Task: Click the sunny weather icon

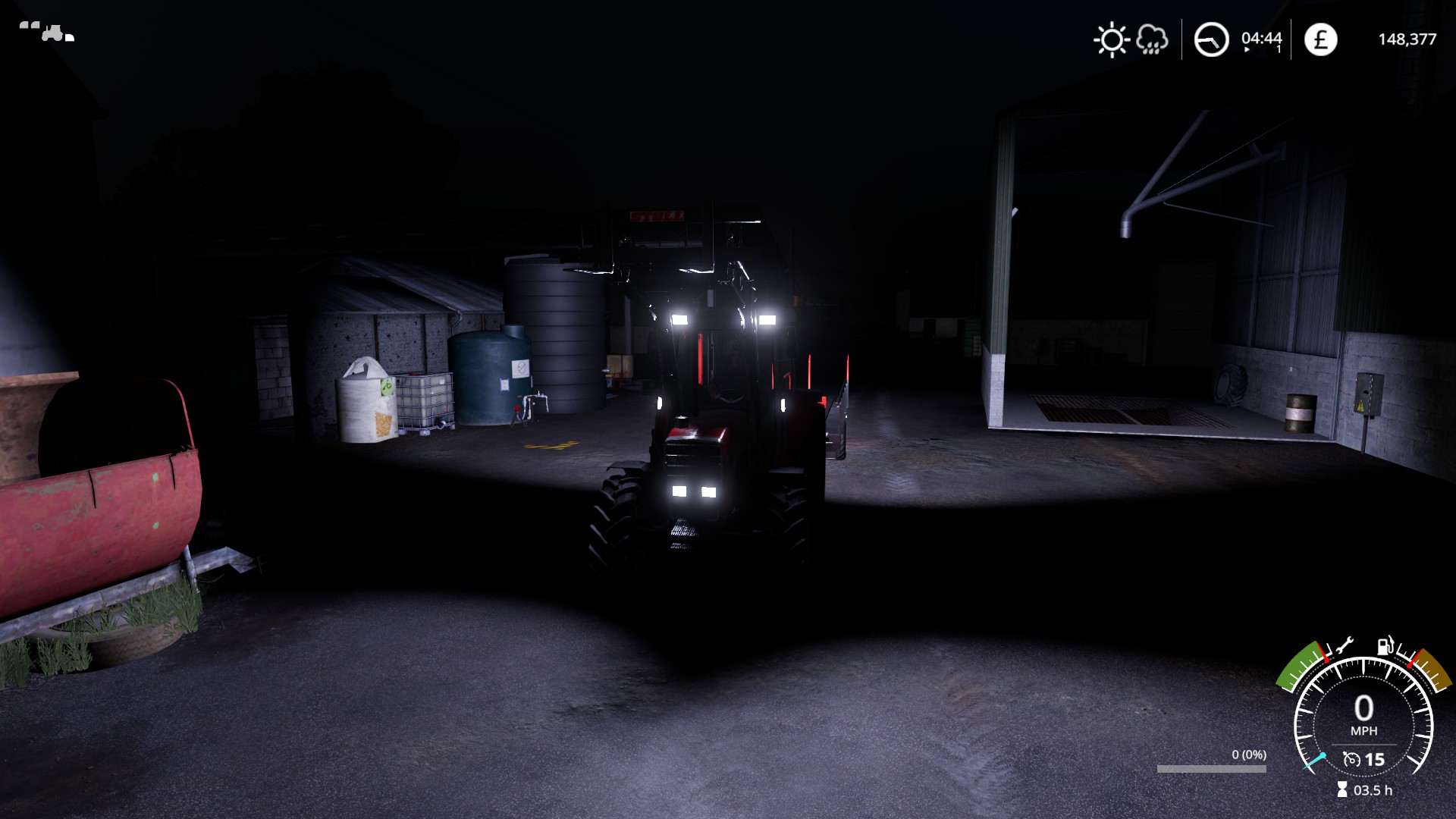Action: coord(1112,39)
